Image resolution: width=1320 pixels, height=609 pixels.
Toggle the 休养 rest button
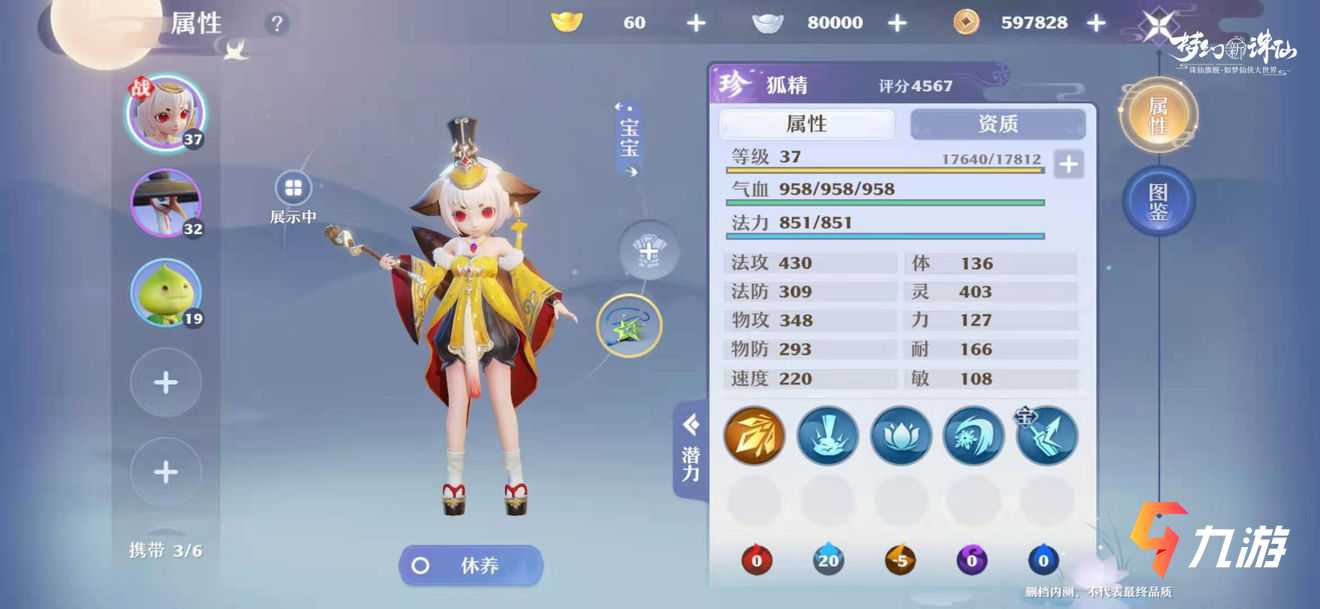(471, 566)
